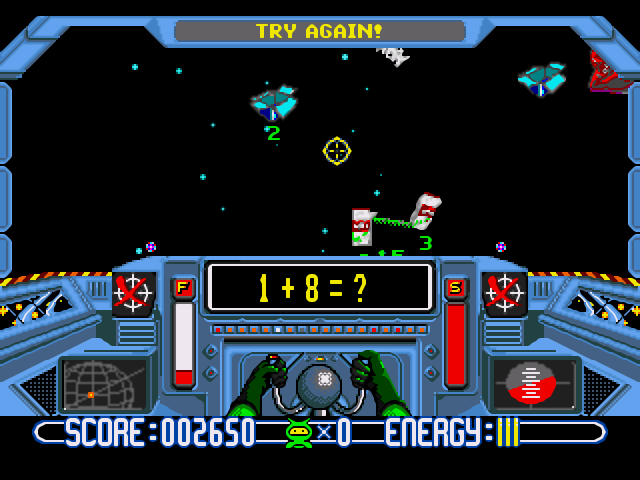Select the crossed-out target icon beside S gauge
The image size is (640, 480).
(x=504, y=293)
